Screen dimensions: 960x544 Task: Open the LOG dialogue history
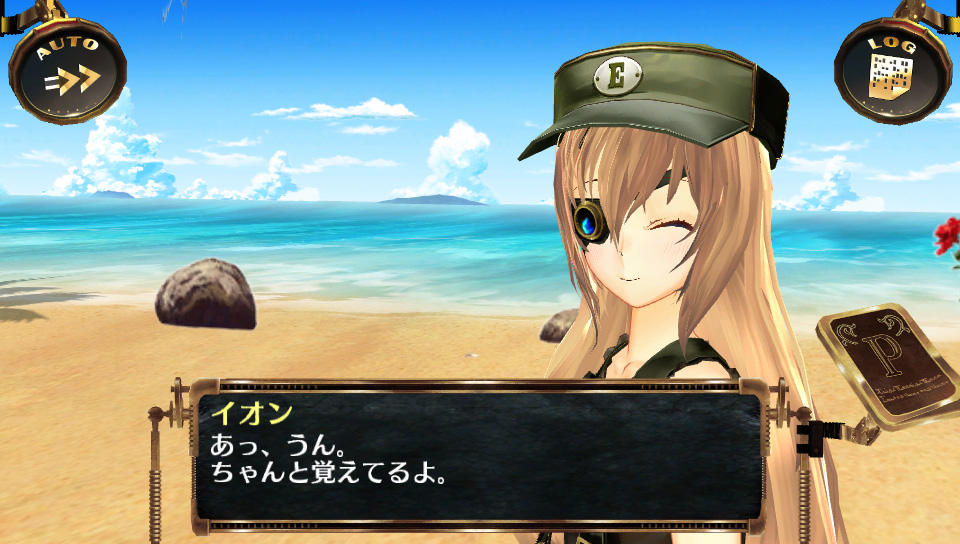891,70
